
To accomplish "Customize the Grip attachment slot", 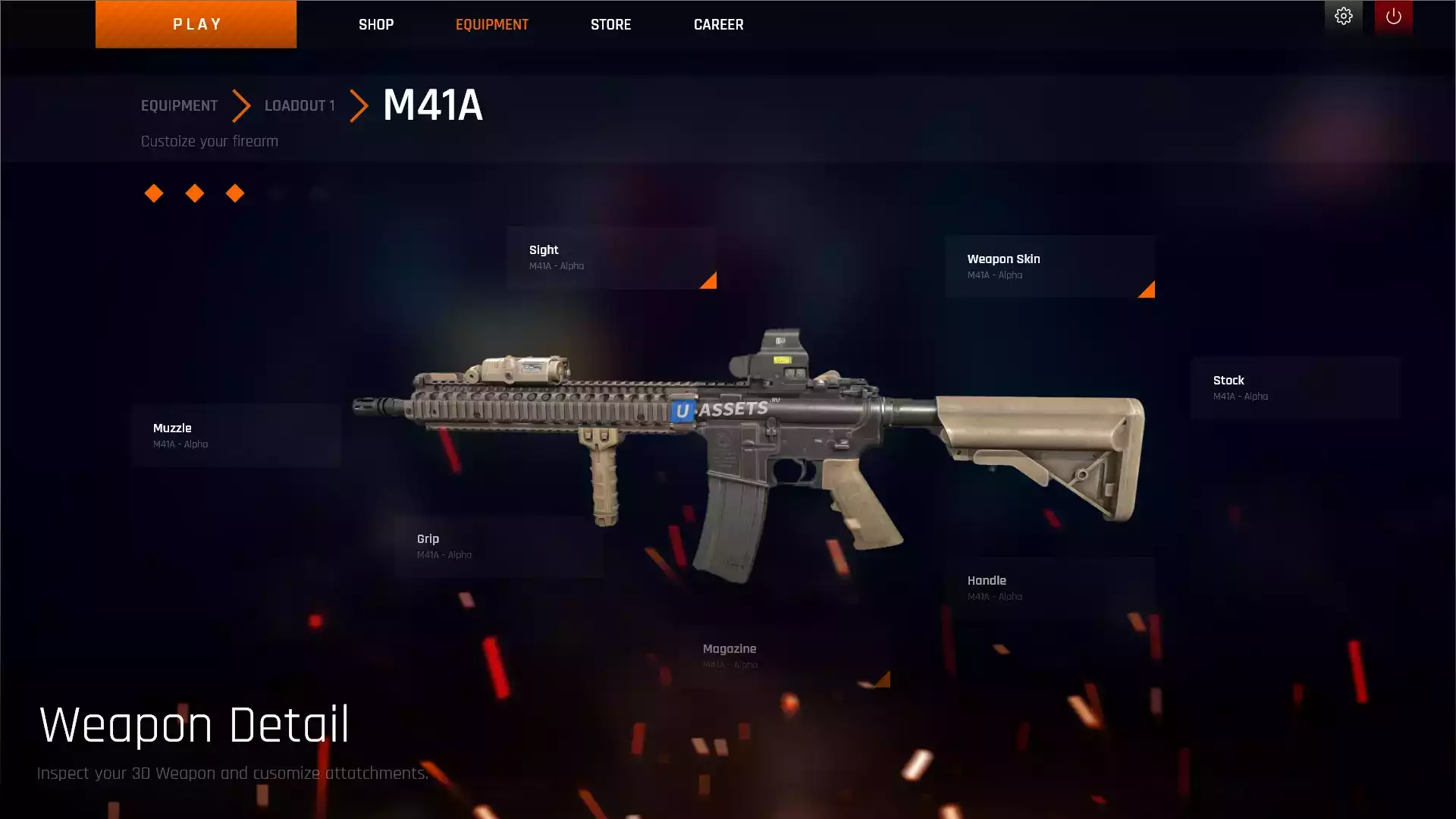I will tap(499, 546).
